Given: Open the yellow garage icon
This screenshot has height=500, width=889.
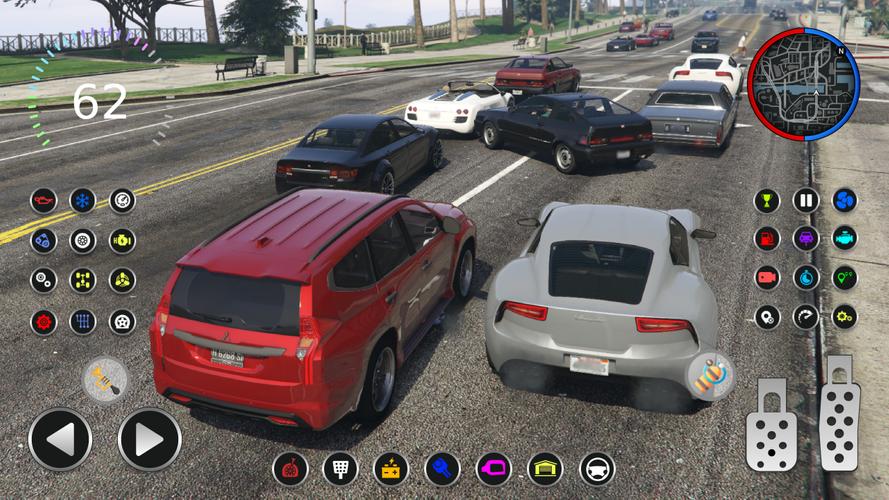Looking at the screenshot, I should [545, 468].
